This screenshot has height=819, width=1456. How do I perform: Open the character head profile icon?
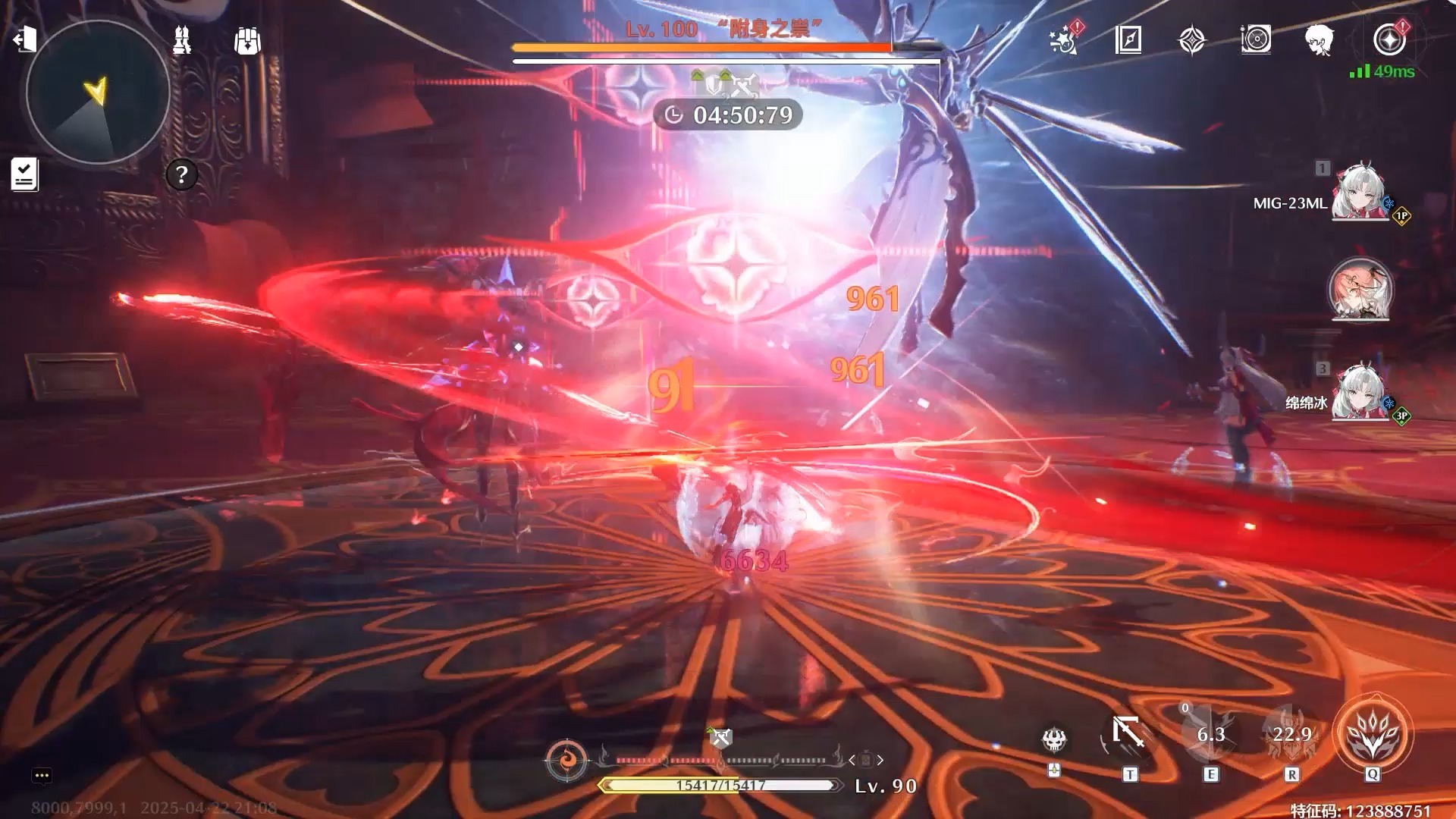[1319, 39]
